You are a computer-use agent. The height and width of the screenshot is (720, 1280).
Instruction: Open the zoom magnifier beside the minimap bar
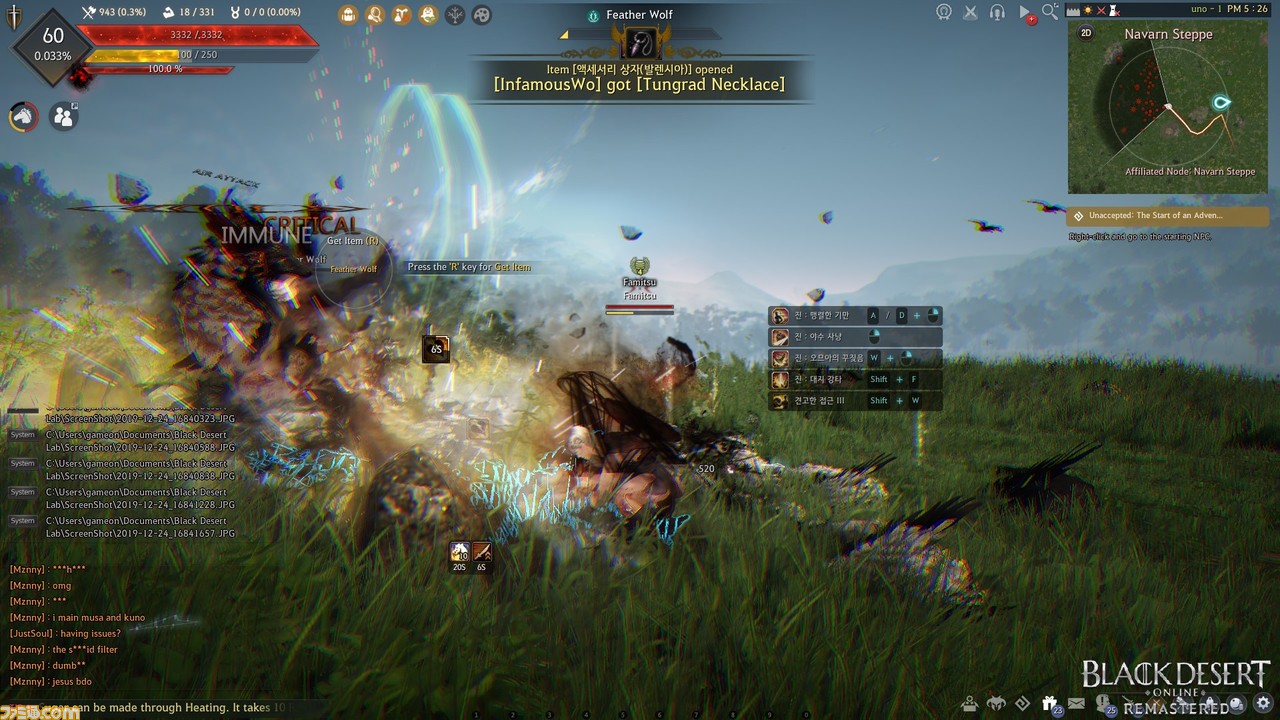1050,12
